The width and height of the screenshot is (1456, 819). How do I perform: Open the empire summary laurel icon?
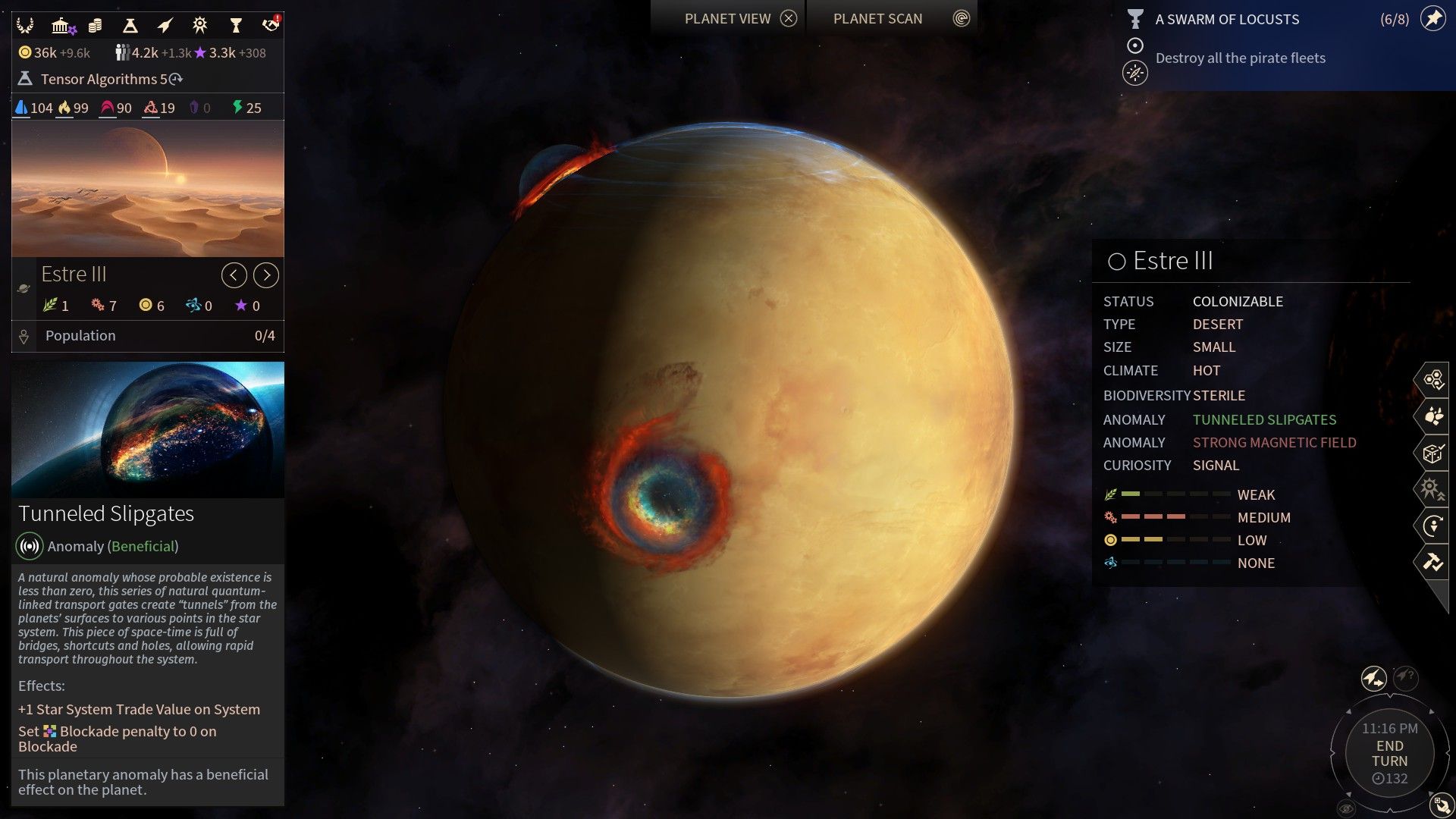pos(25,25)
